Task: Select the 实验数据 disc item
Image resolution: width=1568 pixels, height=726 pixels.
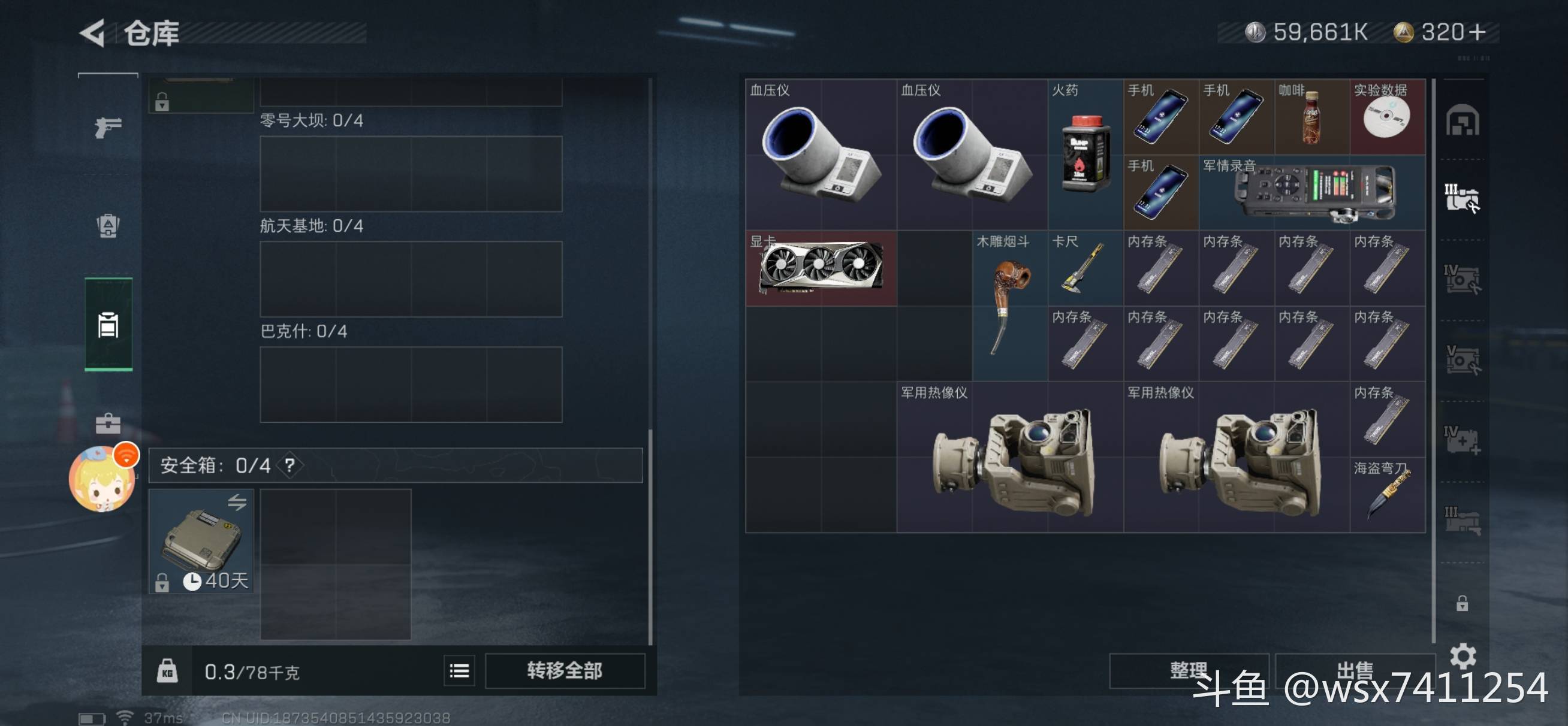Action: [1387, 116]
